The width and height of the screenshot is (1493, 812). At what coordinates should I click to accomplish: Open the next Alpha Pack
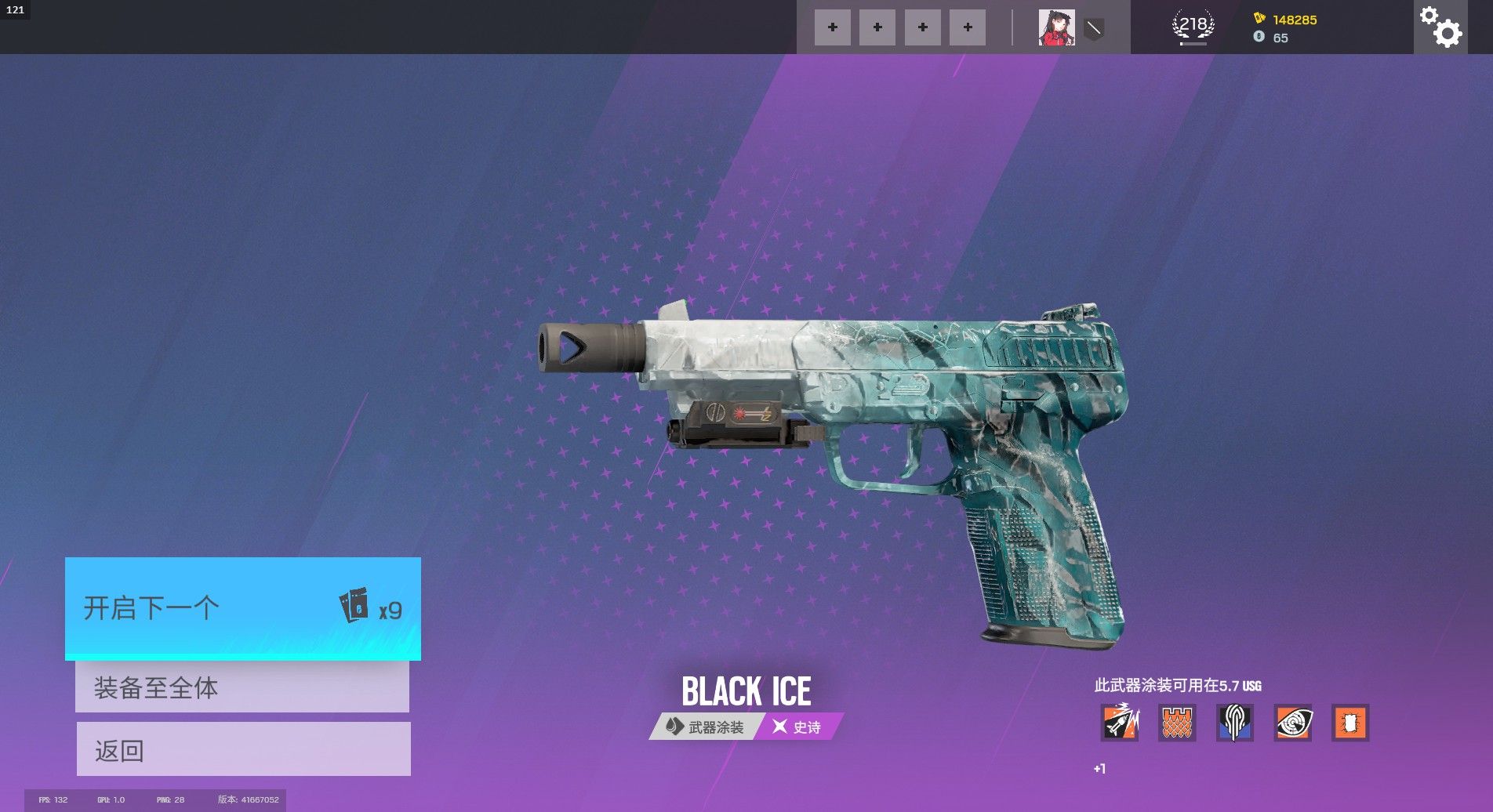click(242, 608)
